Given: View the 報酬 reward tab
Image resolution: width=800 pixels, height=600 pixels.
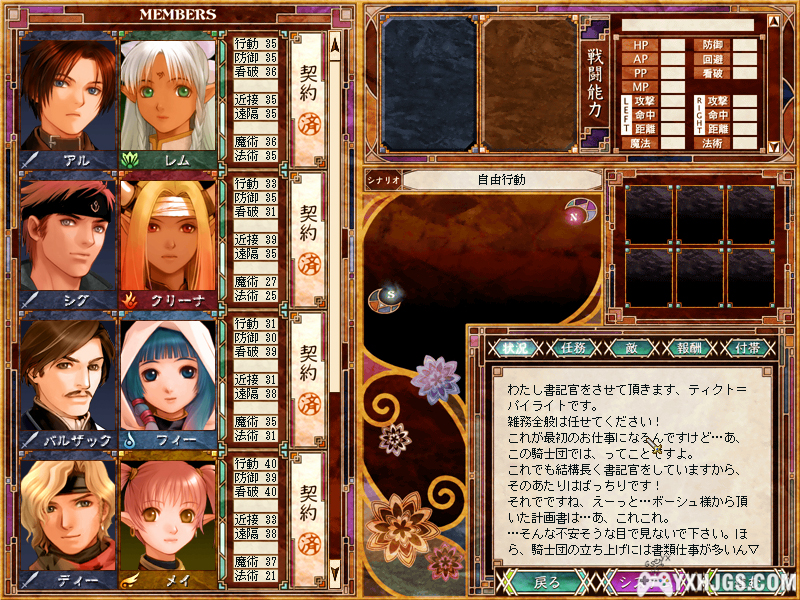Looking at the screenshot, I should click(687, 348).
